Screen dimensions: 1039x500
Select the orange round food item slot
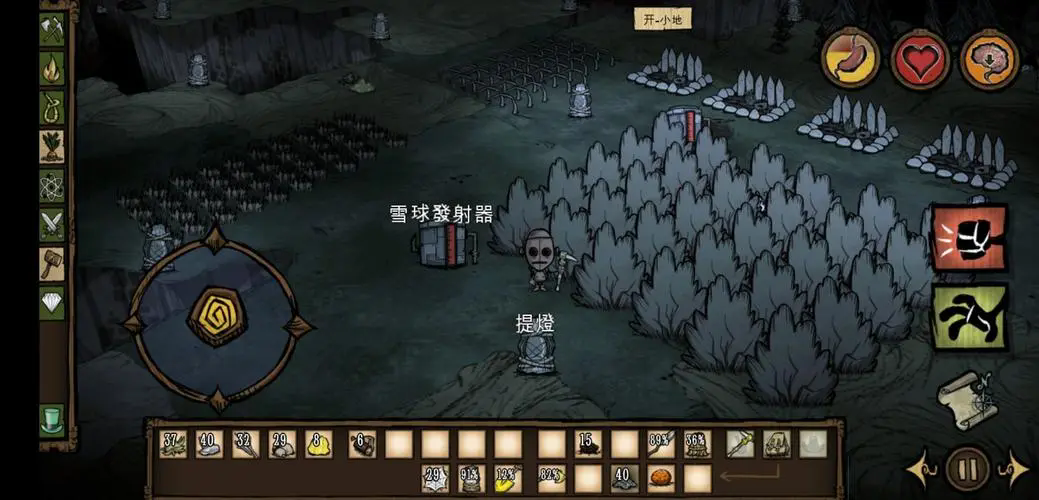pyautogui.click(x=661, y=478)
